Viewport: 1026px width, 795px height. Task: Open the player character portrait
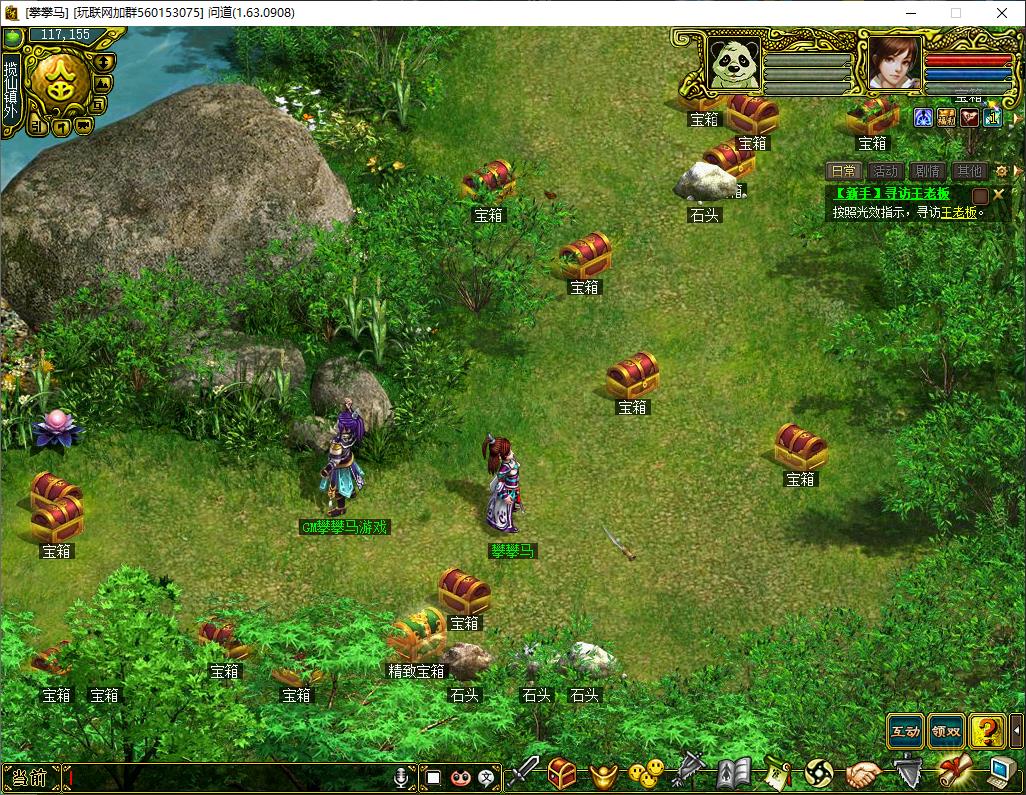click(x=893, y=63)
